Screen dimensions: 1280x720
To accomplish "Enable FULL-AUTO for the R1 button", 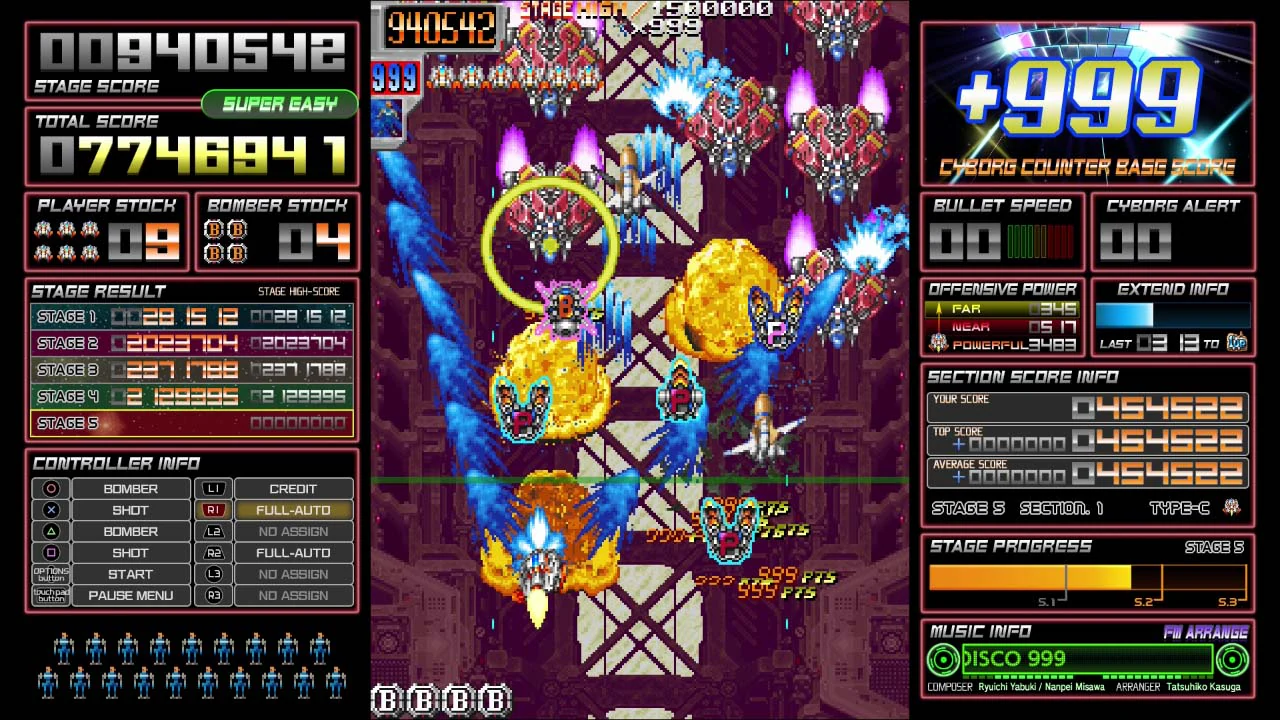I will click(x=294, y=510).
